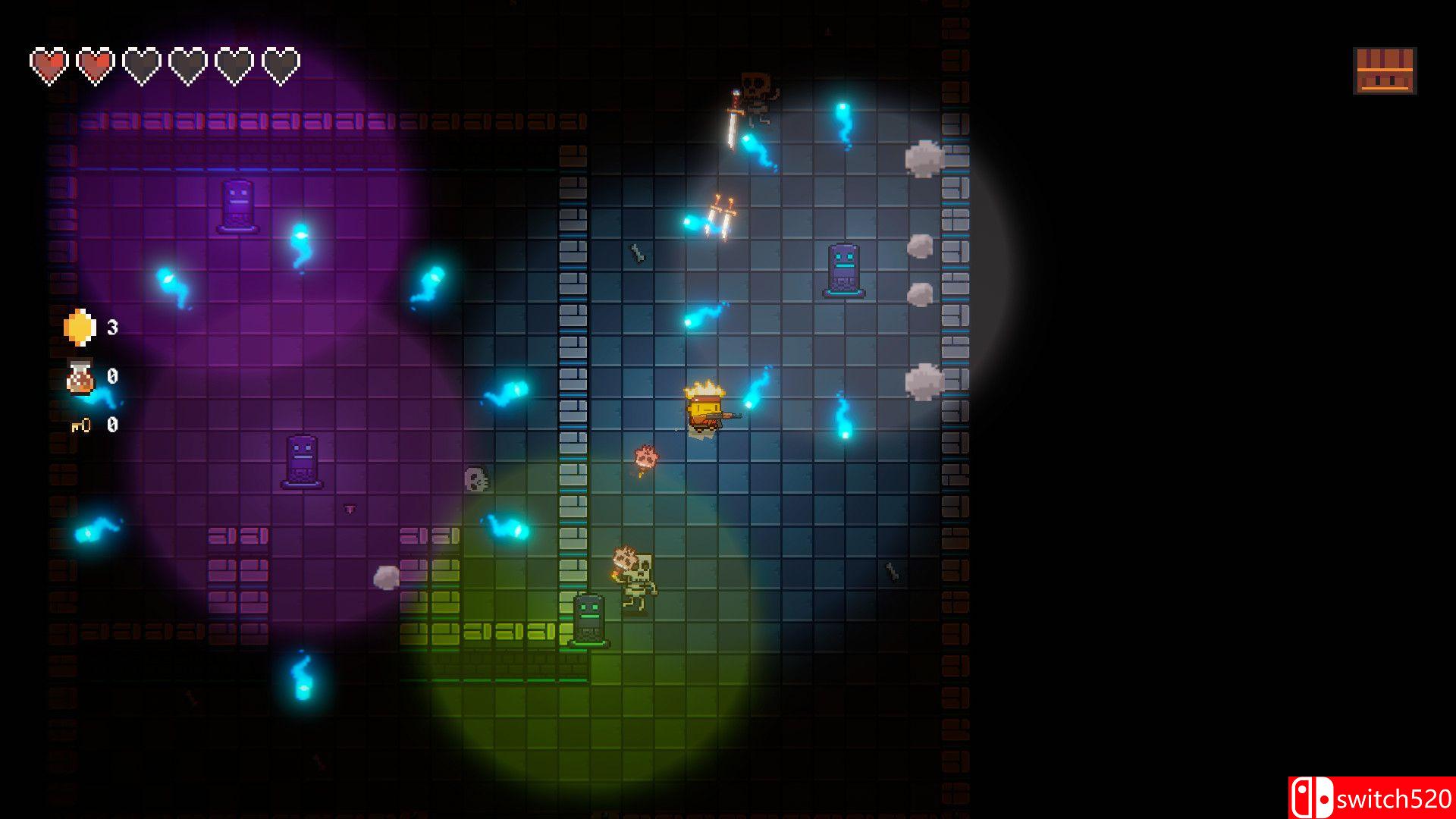
Task: Select the key icon in the HUD
Action: [x=80, y=425]
